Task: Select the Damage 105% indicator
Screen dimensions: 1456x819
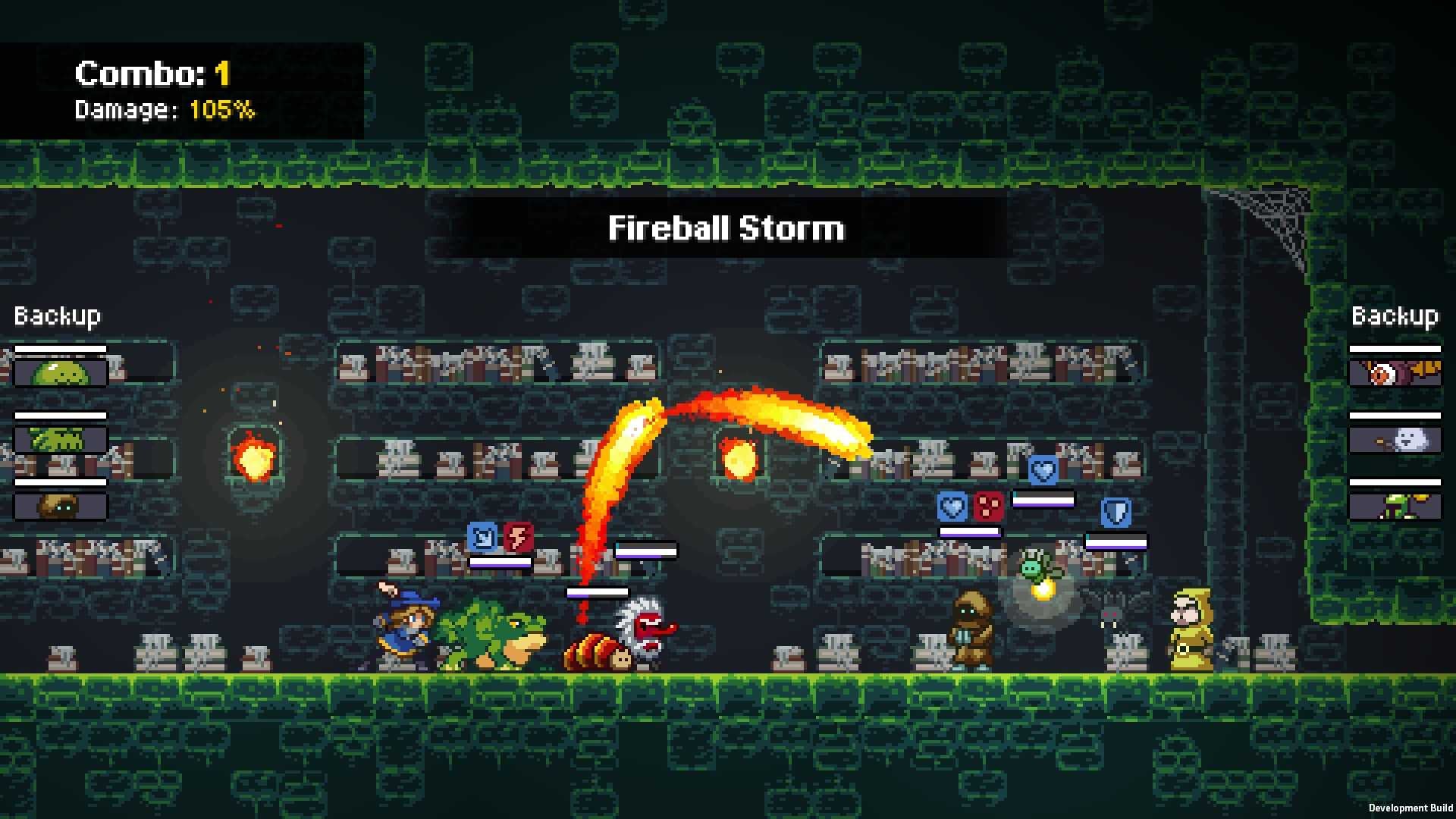Action: pos(163,109)
